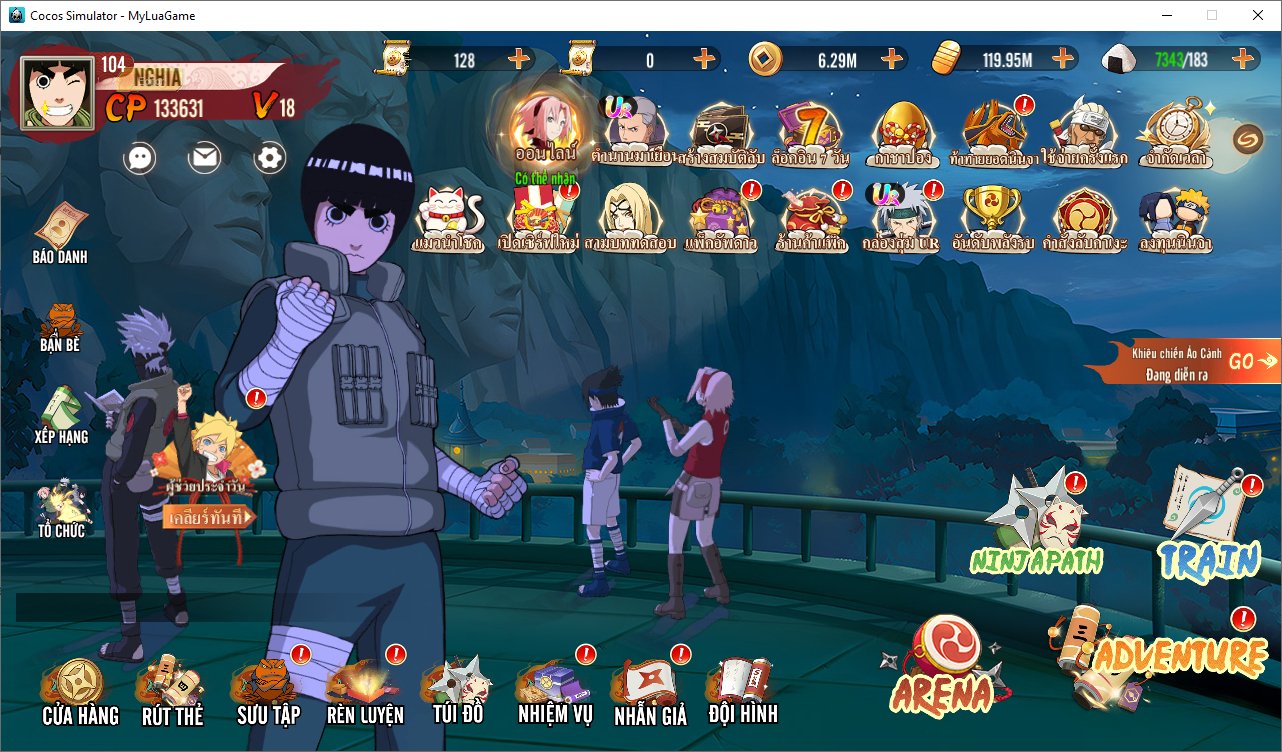
Task: Open ĐỘI HÌNH team formation
Action: (742, 690)
